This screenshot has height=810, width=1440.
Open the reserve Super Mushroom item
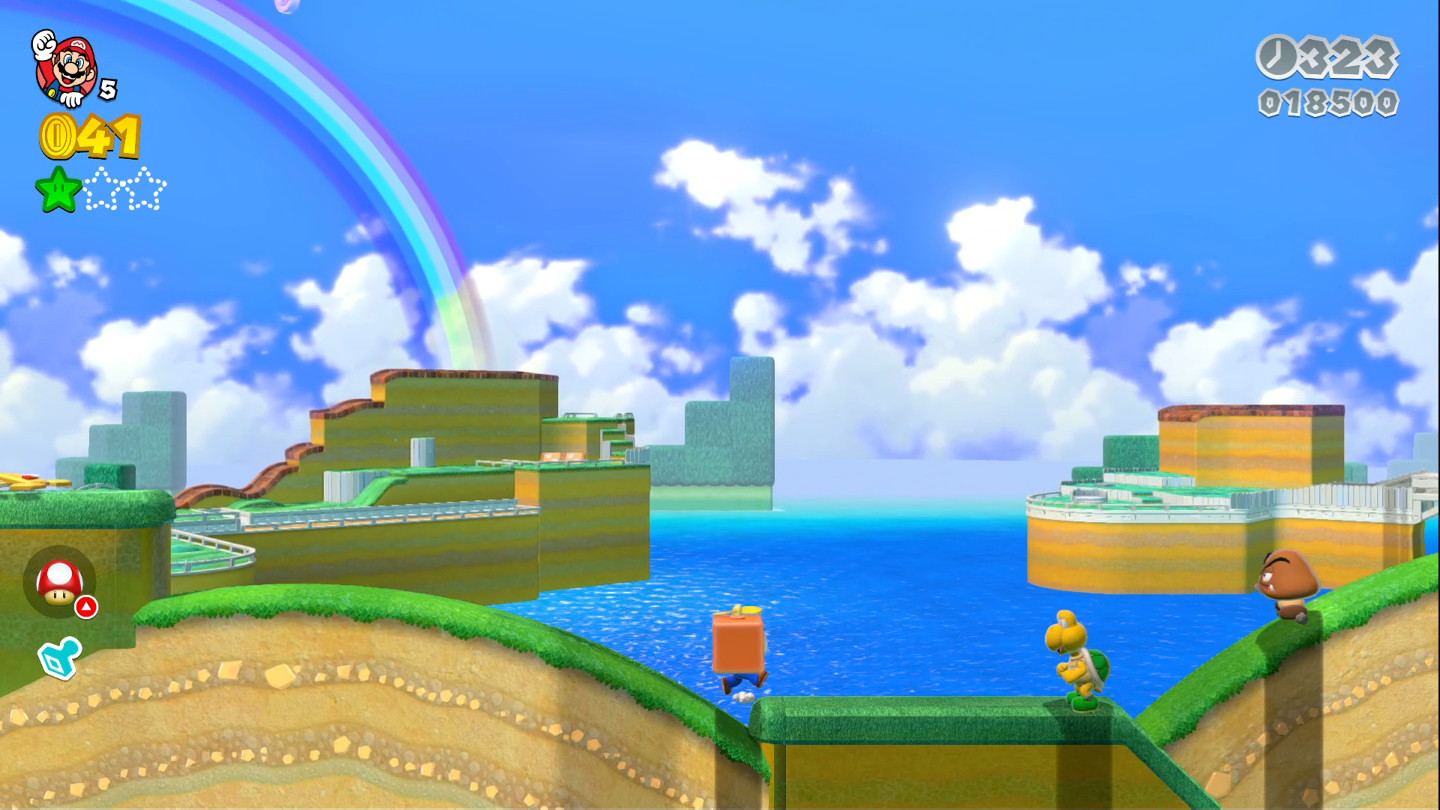[60, 583]
